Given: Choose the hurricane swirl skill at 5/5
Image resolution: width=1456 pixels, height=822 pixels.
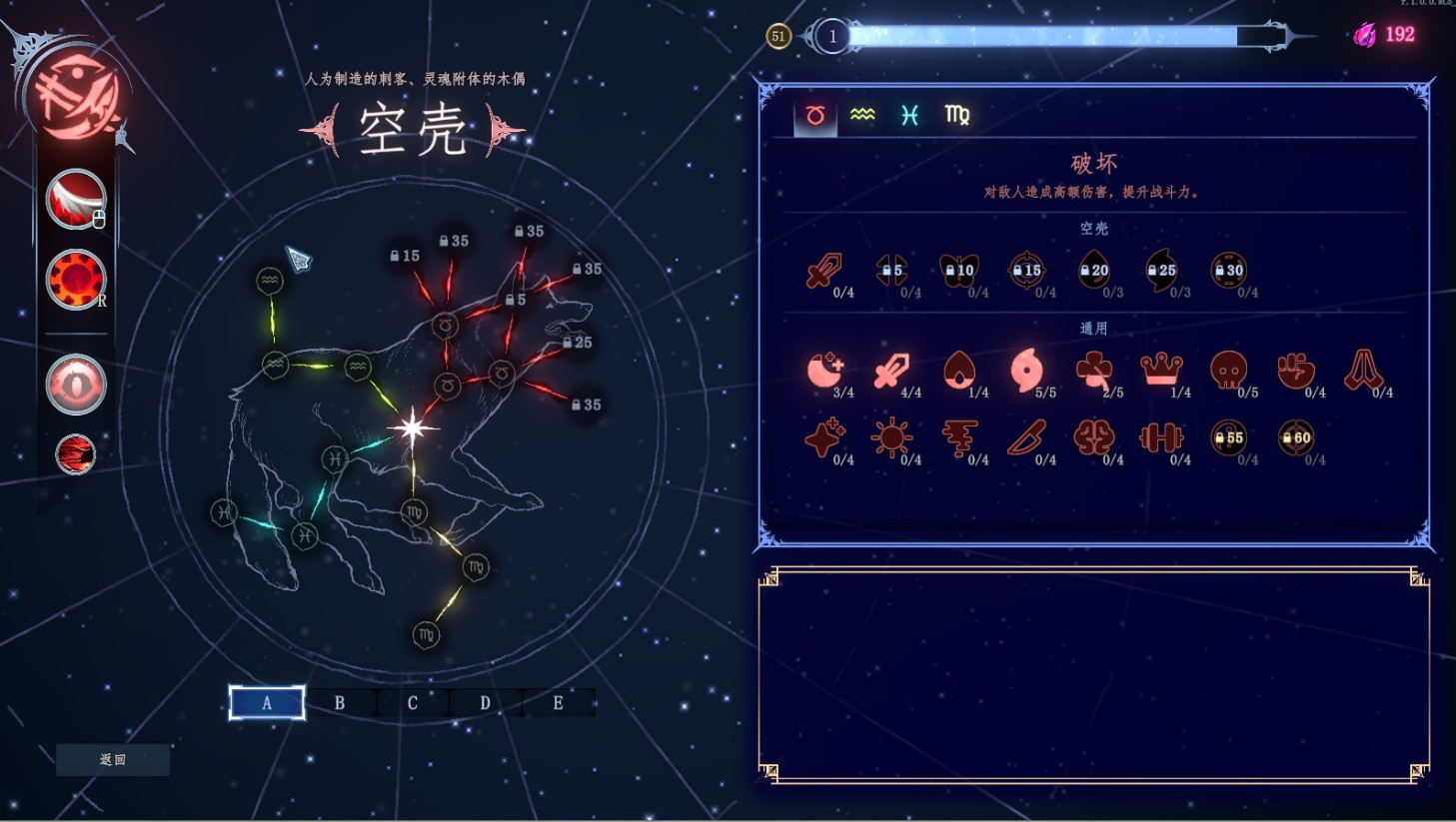Looking at the screenshot, I should click(x=1026, y=371).
